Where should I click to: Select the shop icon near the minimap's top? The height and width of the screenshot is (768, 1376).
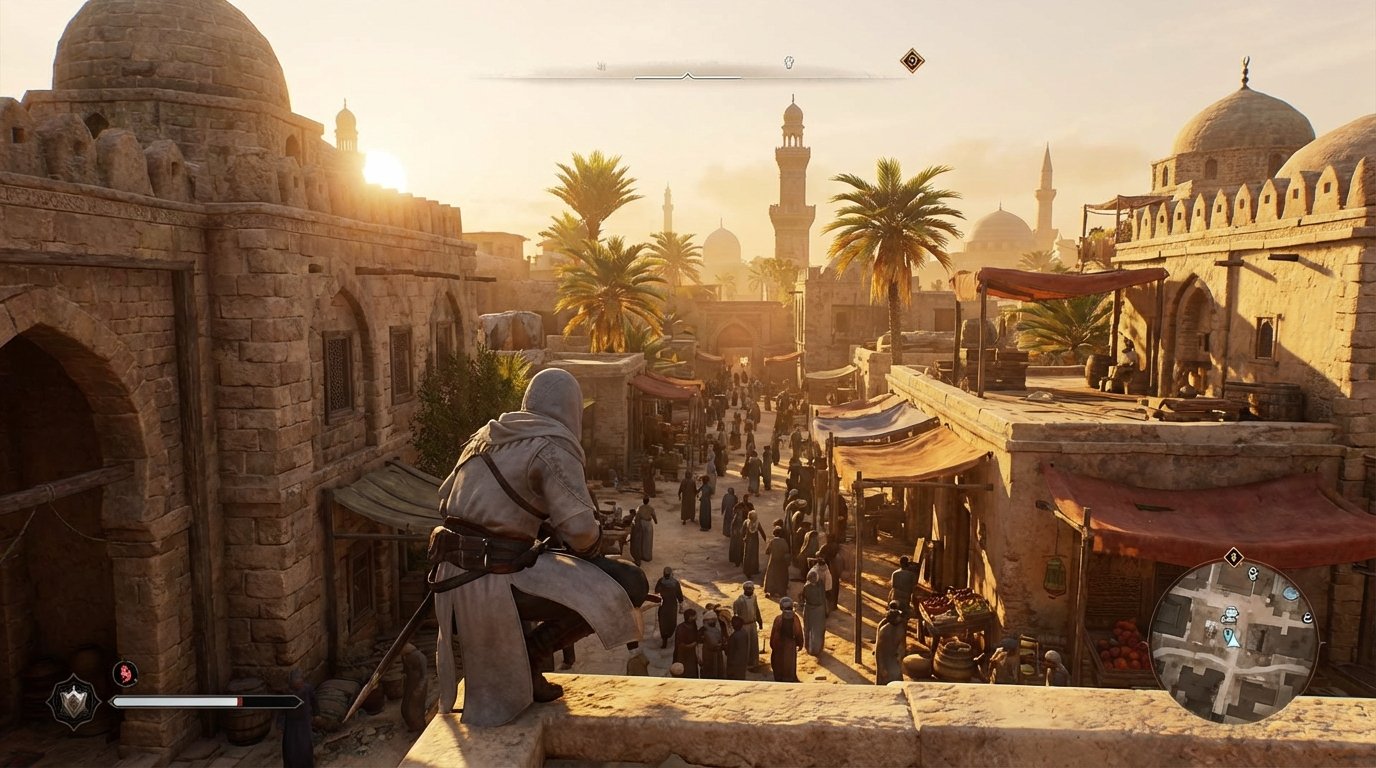coord(1252,575)
